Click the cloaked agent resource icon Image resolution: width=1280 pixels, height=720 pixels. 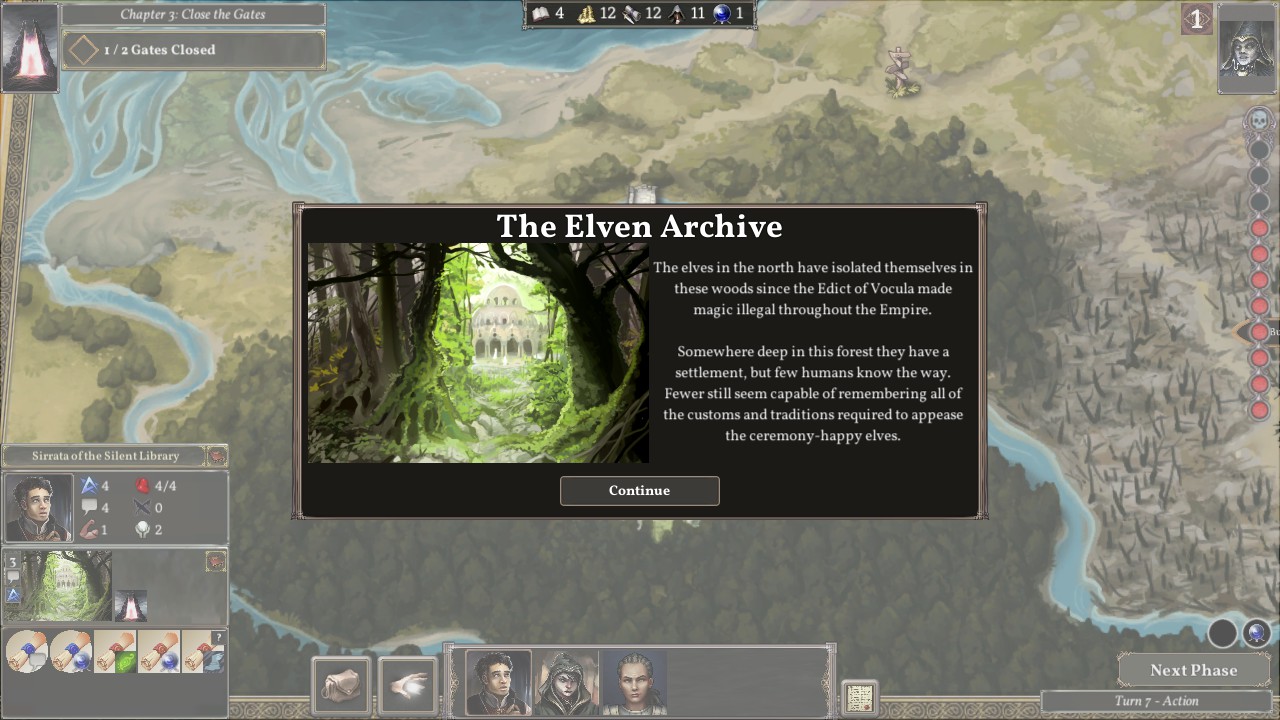click(x=676, y=14)
